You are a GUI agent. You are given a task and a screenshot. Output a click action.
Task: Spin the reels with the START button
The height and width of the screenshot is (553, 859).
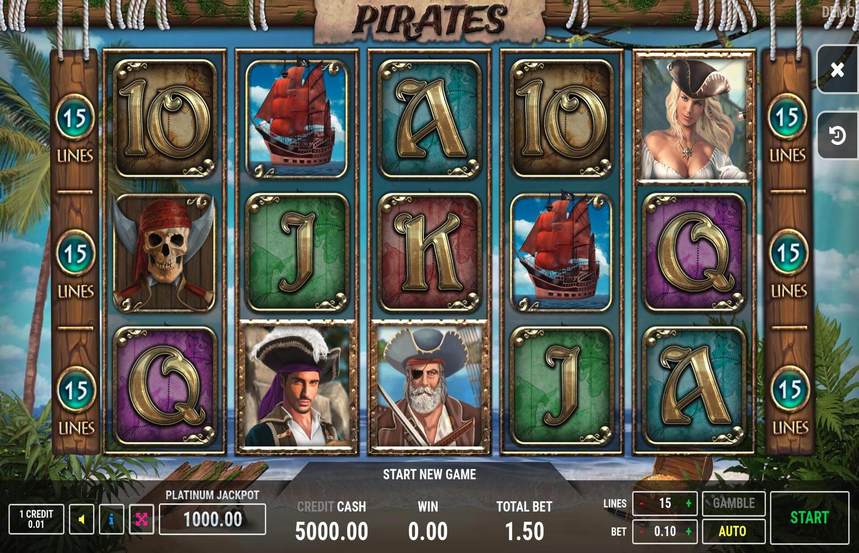click(x=809, y=517)
